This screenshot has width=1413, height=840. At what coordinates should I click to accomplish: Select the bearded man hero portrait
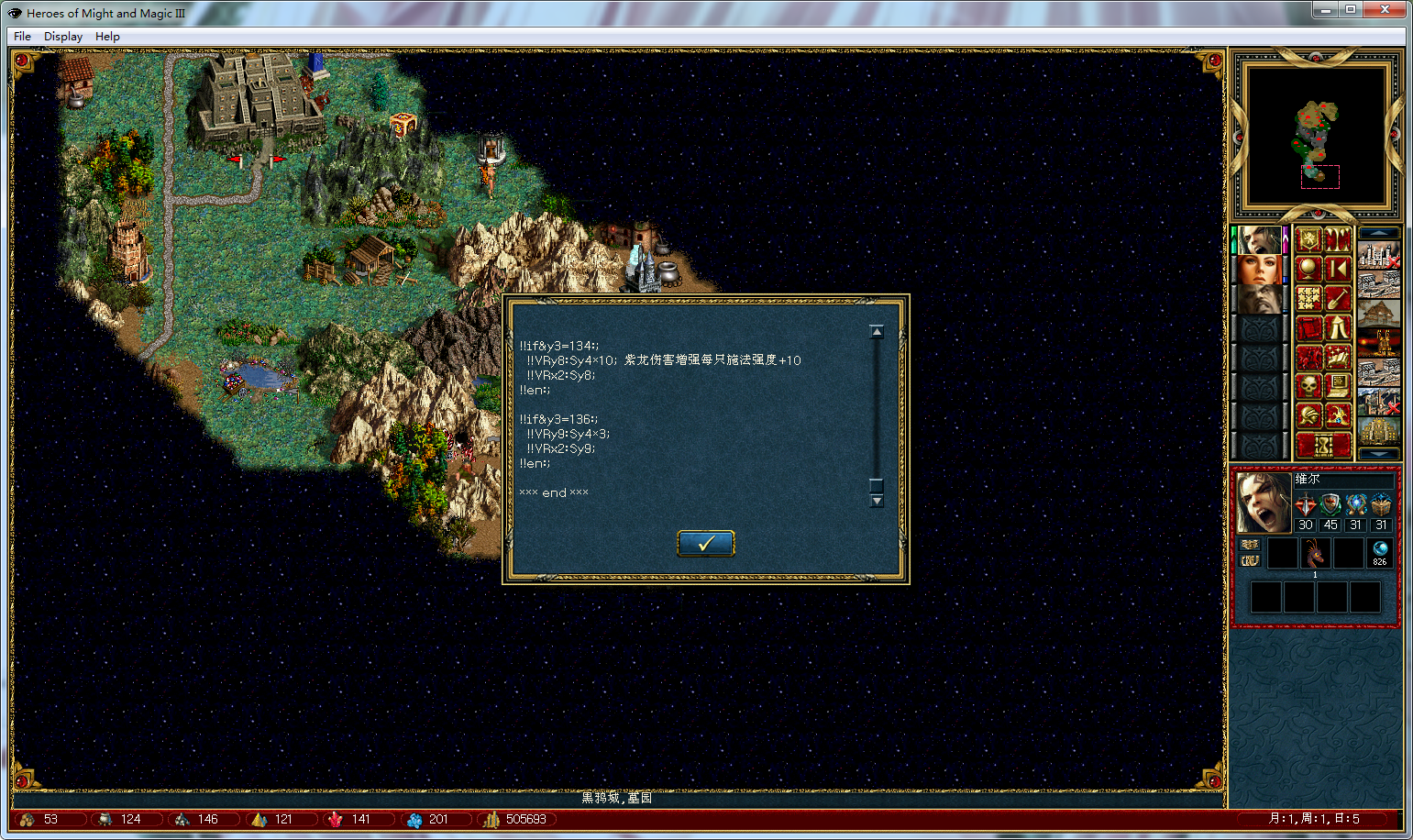click(x=1259, y=299)
